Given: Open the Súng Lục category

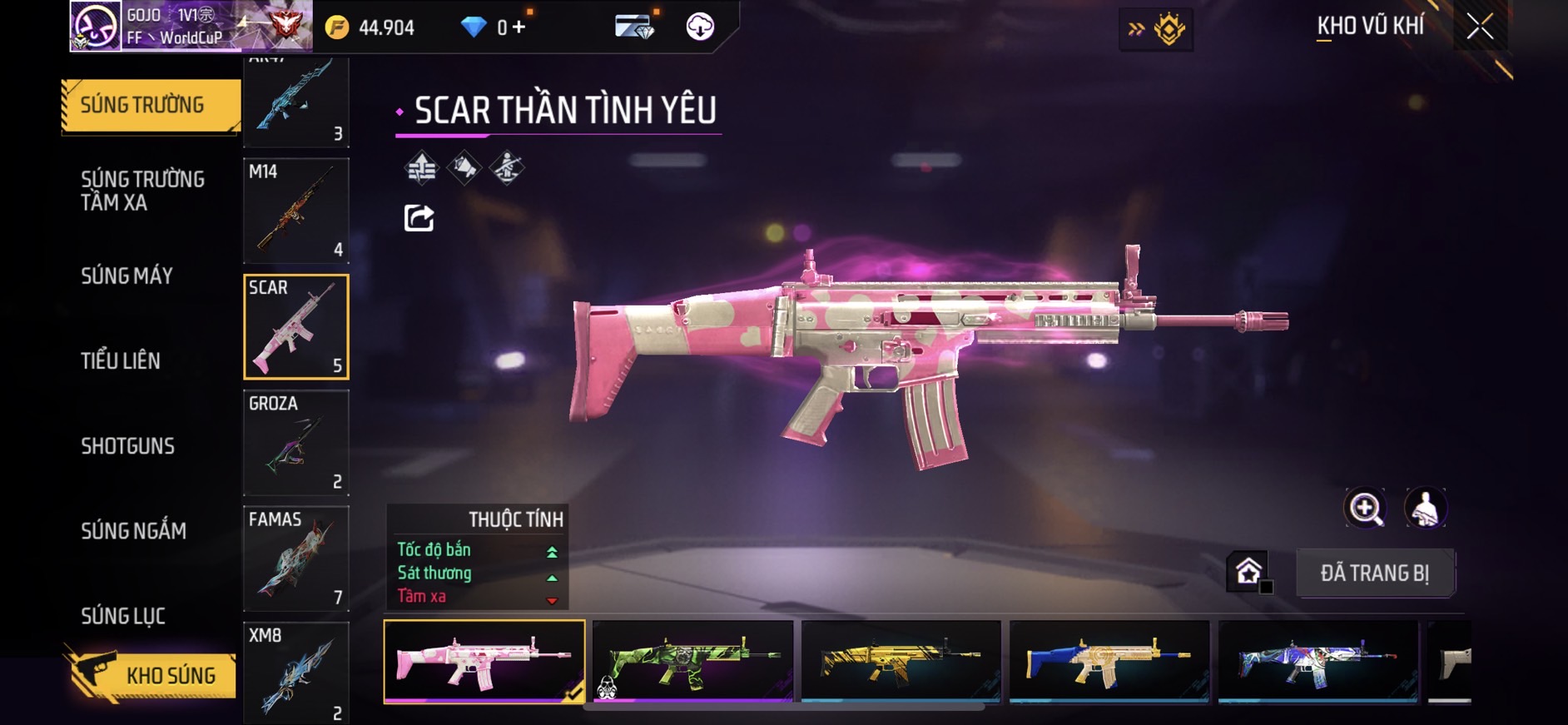Looking at the screenshot, I should tap(123, 616).
